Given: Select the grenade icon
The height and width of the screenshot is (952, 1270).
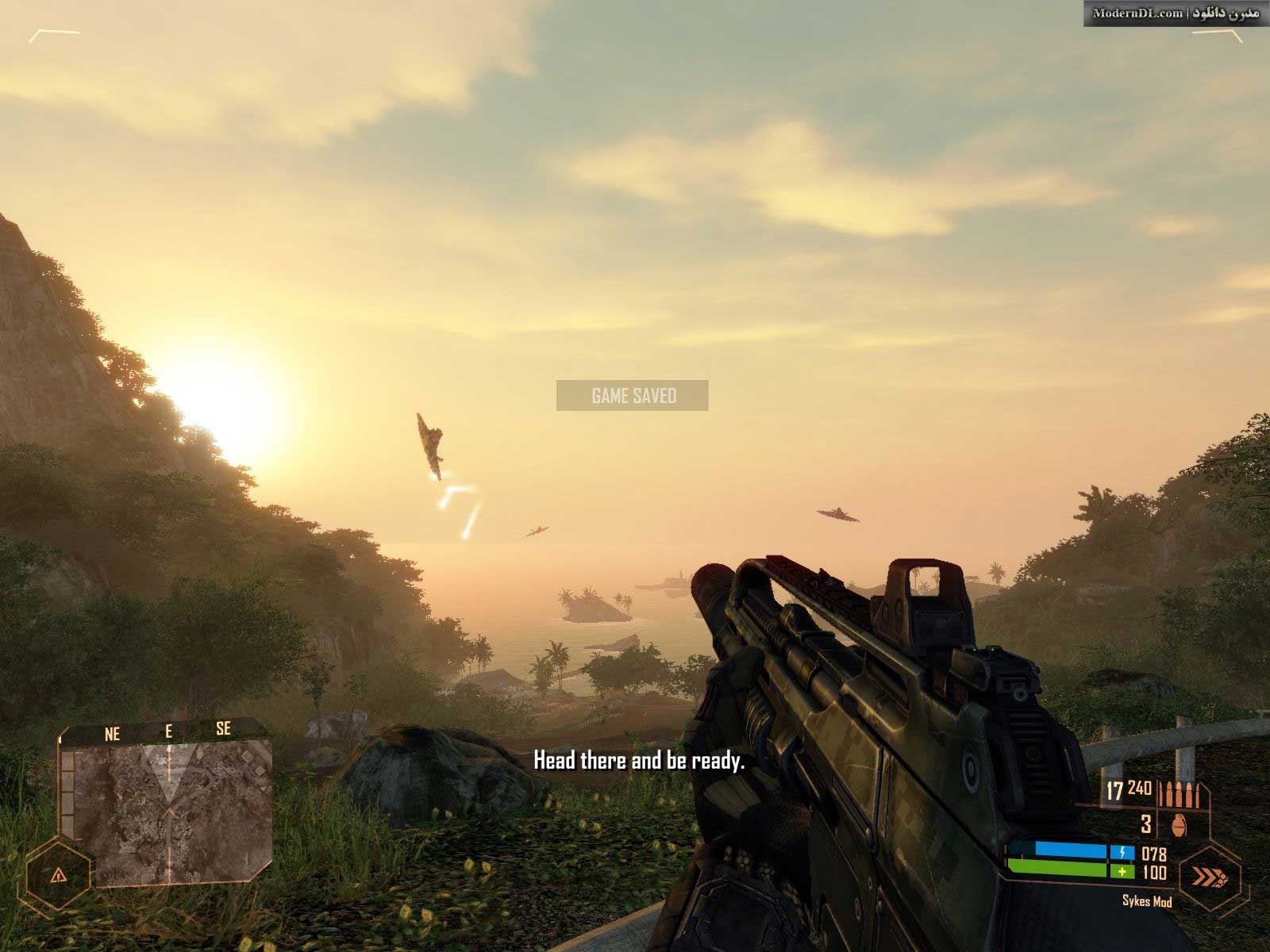Looking at the screenshot, I should (x=1180, y=825).
